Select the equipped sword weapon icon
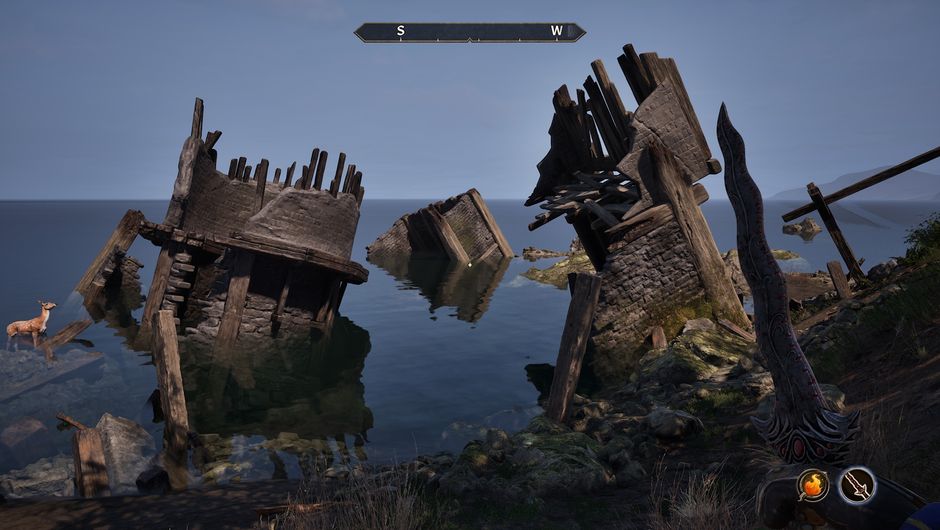This screenshot has width=940, height=530. point(857,486)
